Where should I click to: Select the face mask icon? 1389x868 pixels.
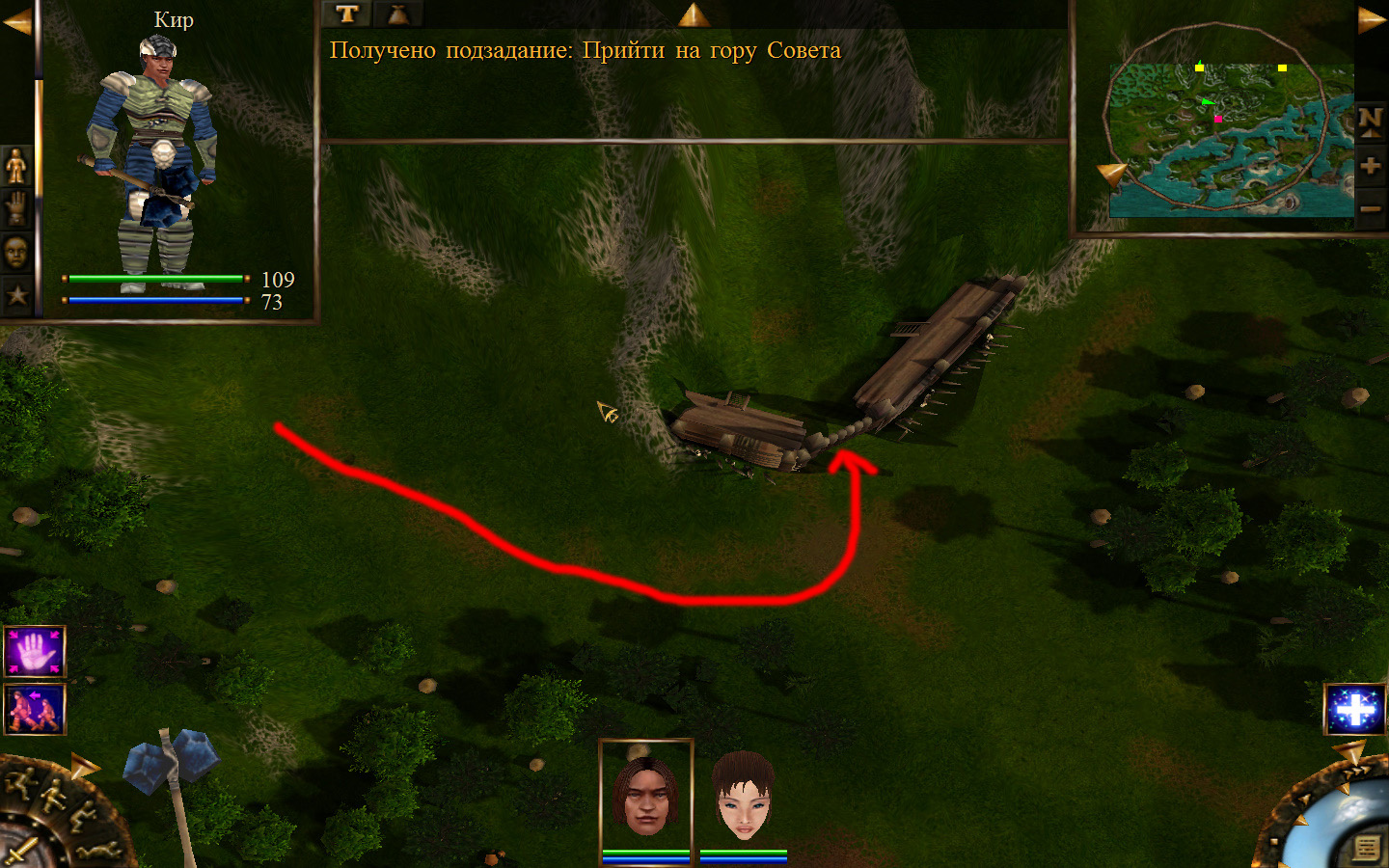click(x=16, y=252)
